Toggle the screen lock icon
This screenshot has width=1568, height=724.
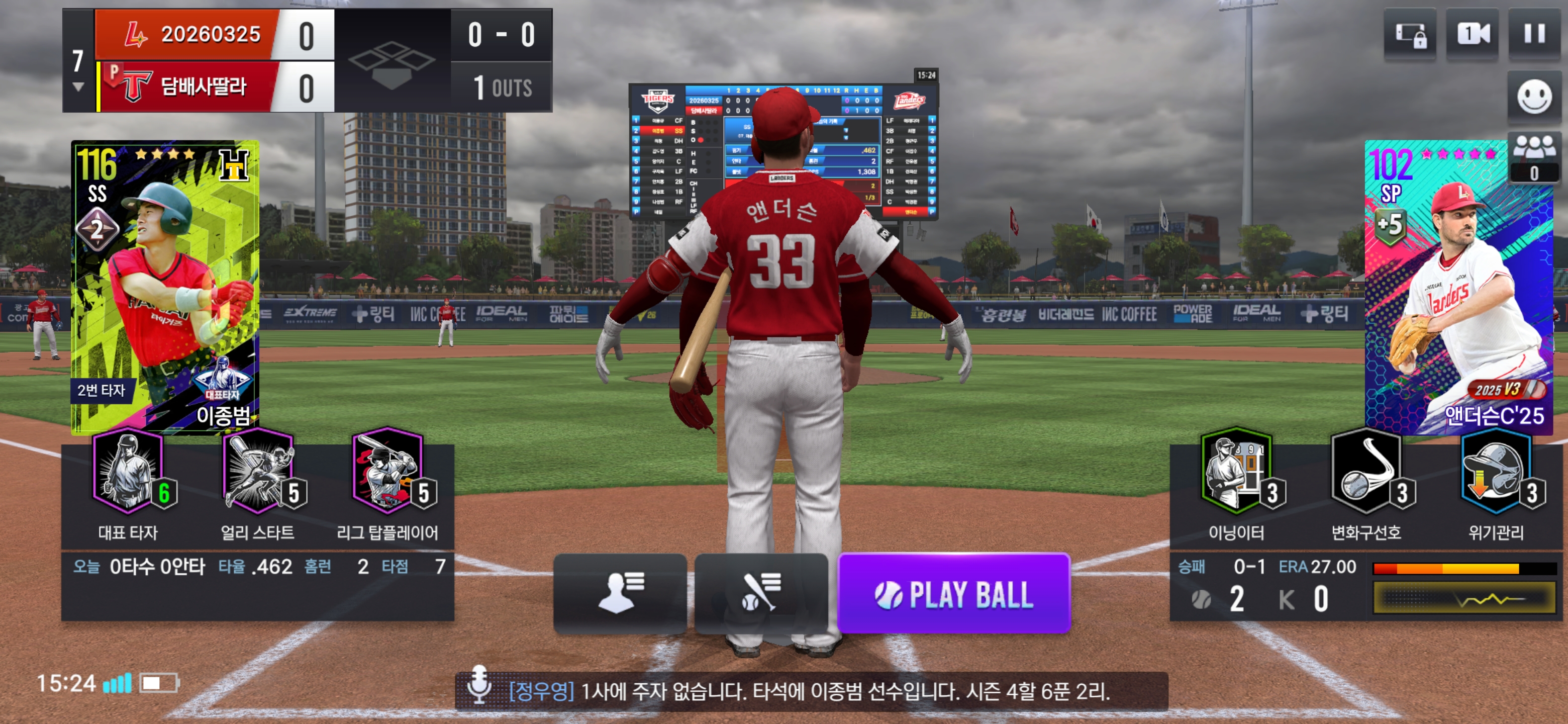click(x=1410, y=34)
